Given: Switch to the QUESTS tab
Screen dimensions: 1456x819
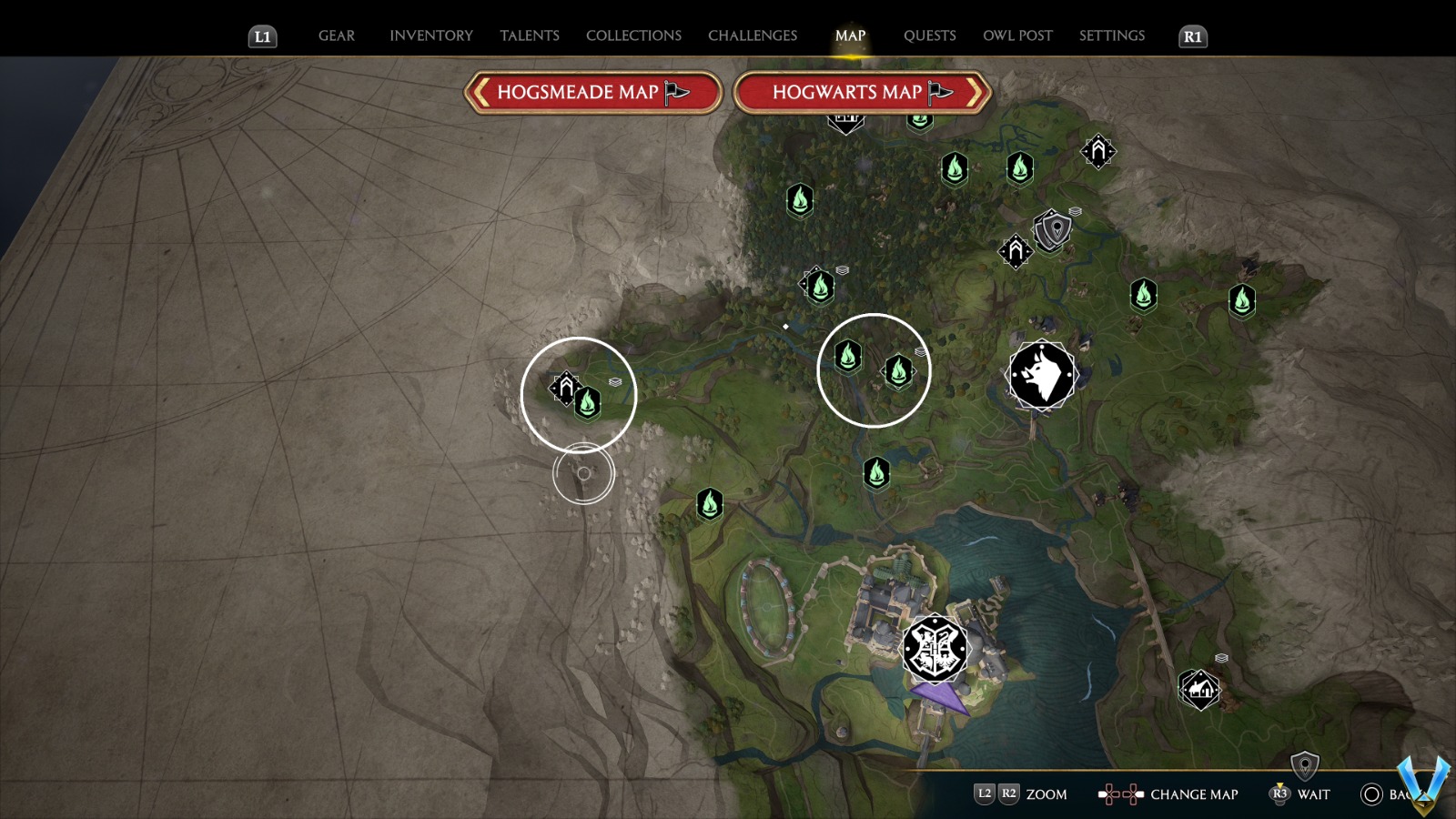Looking at the screenshot, I should [929, 35].
